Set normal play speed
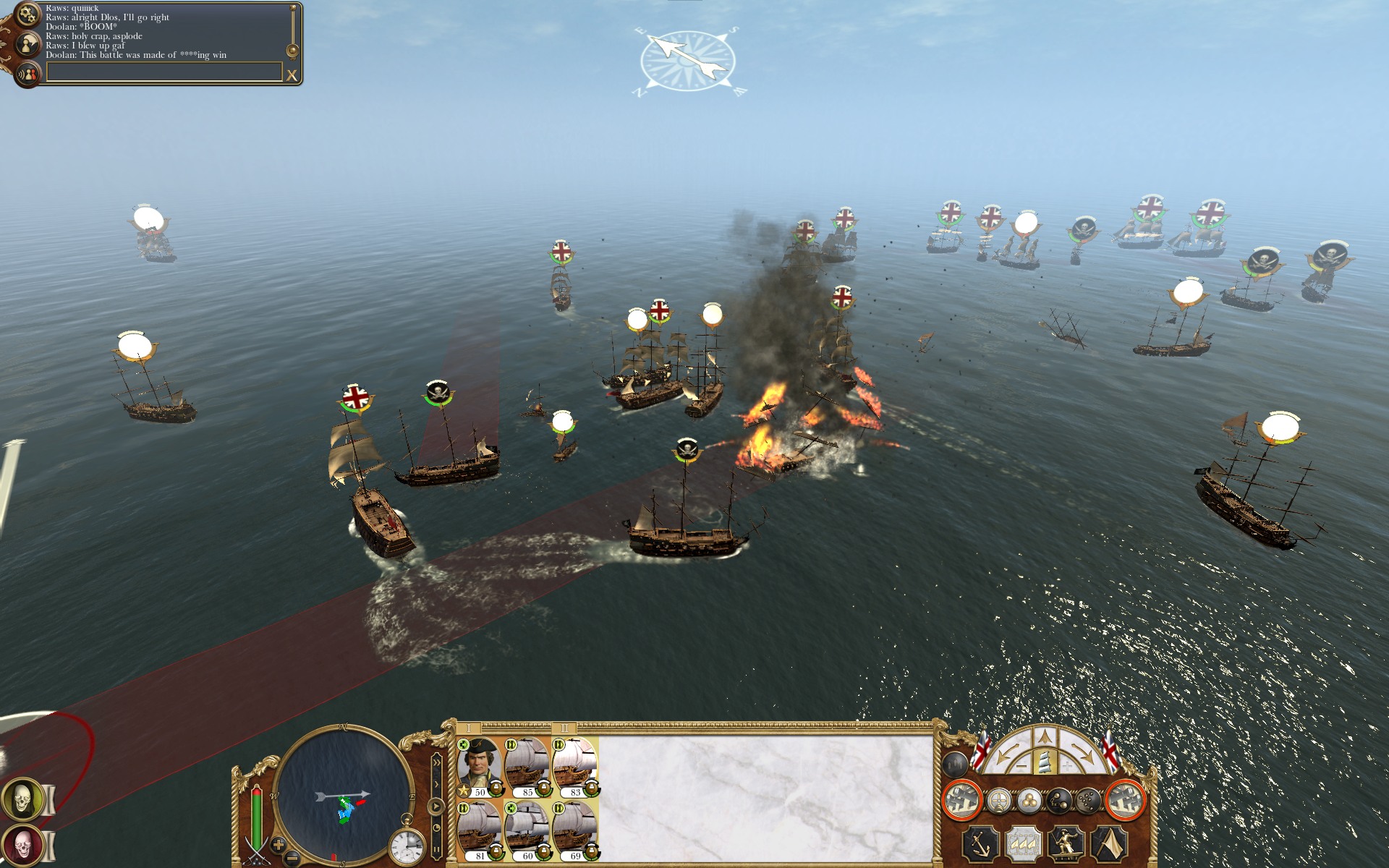This screenshot has height=868, width=1389. [436, 806]
